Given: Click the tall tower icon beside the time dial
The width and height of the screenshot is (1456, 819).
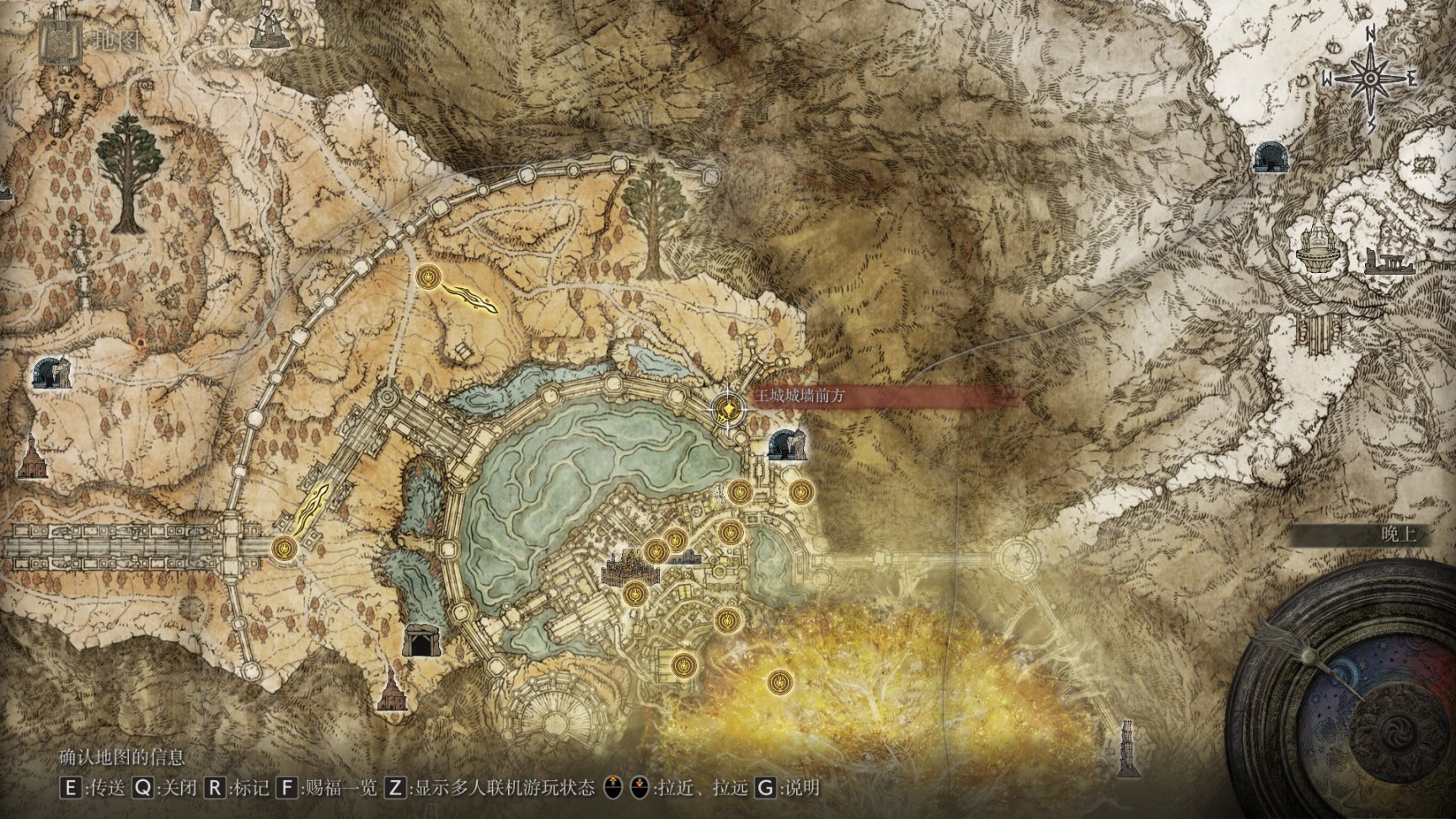Looking at the screenshot, I should tap(1127, 749).
